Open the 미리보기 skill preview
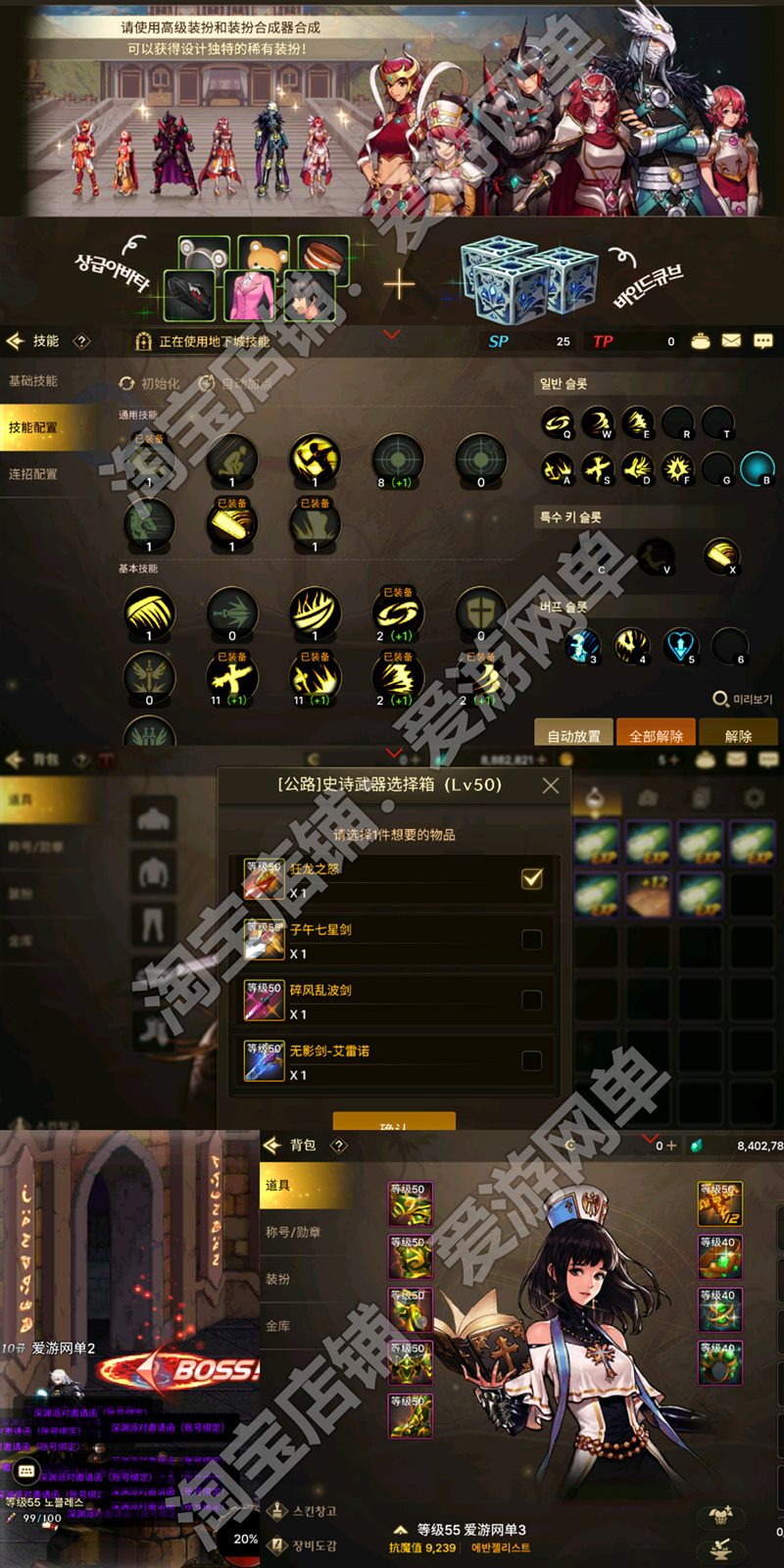The width and height of the screenshot is (784, 1568). click(743, 699)
